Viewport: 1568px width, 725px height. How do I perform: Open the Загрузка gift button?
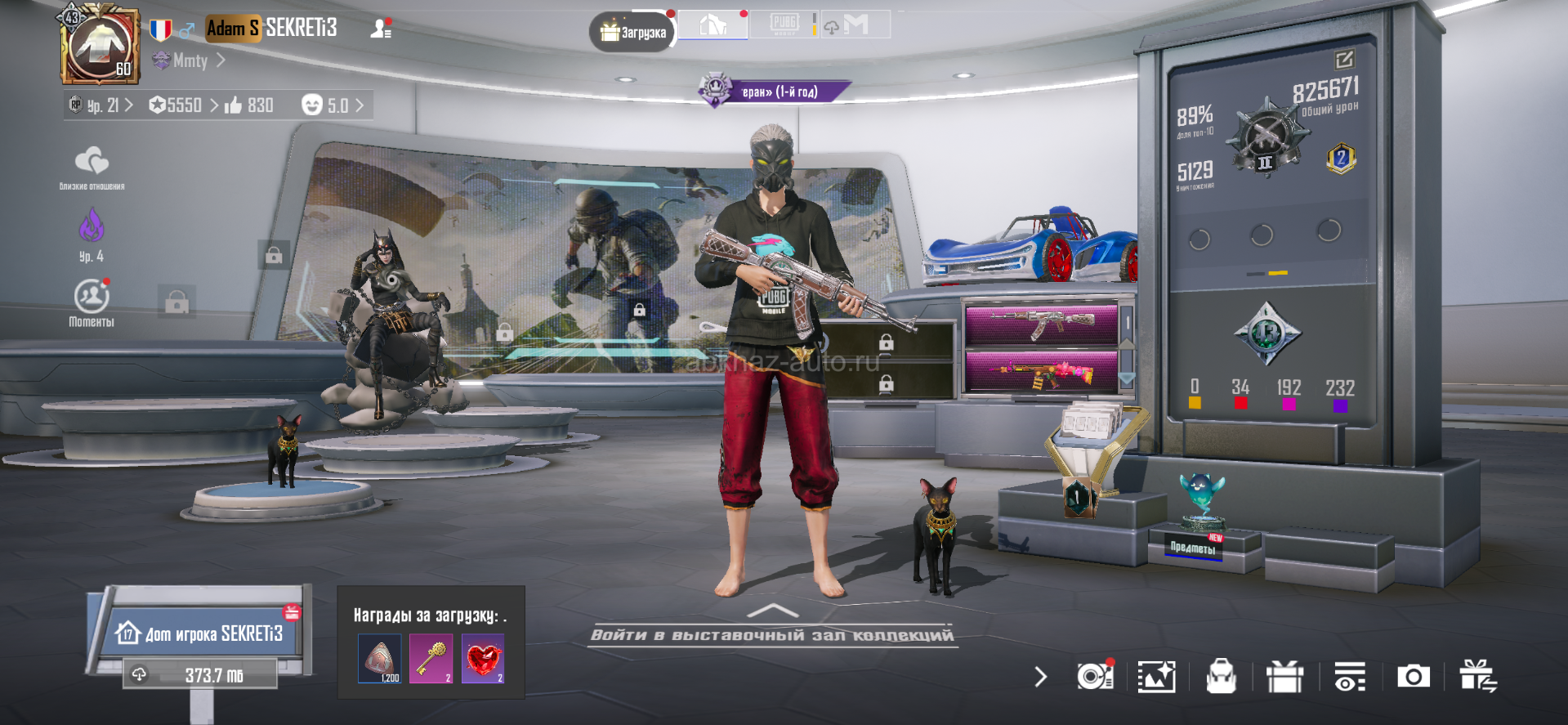coord(632,33)
